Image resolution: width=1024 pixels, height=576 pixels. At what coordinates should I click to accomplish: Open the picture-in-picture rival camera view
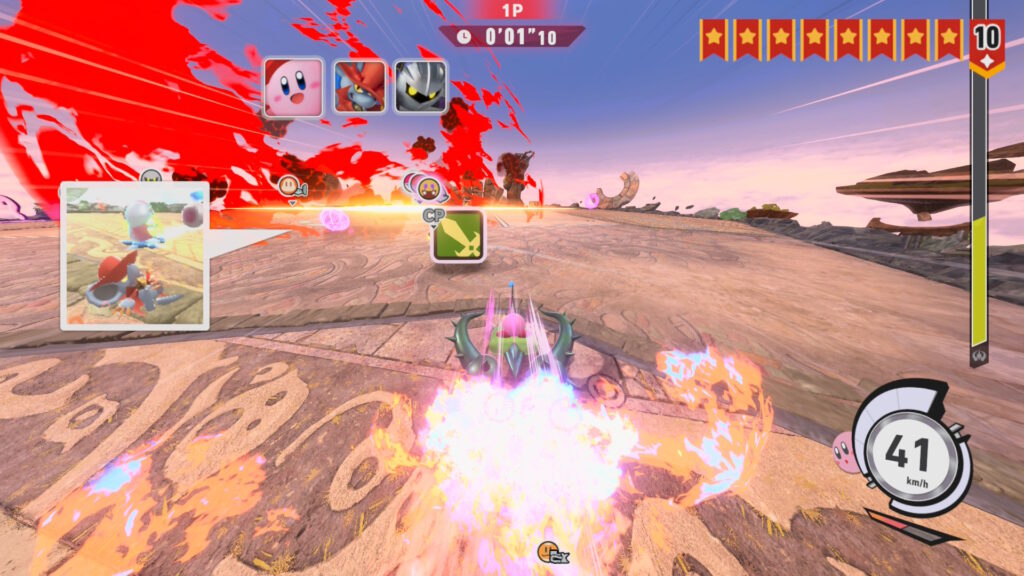(x=135, y=256)
